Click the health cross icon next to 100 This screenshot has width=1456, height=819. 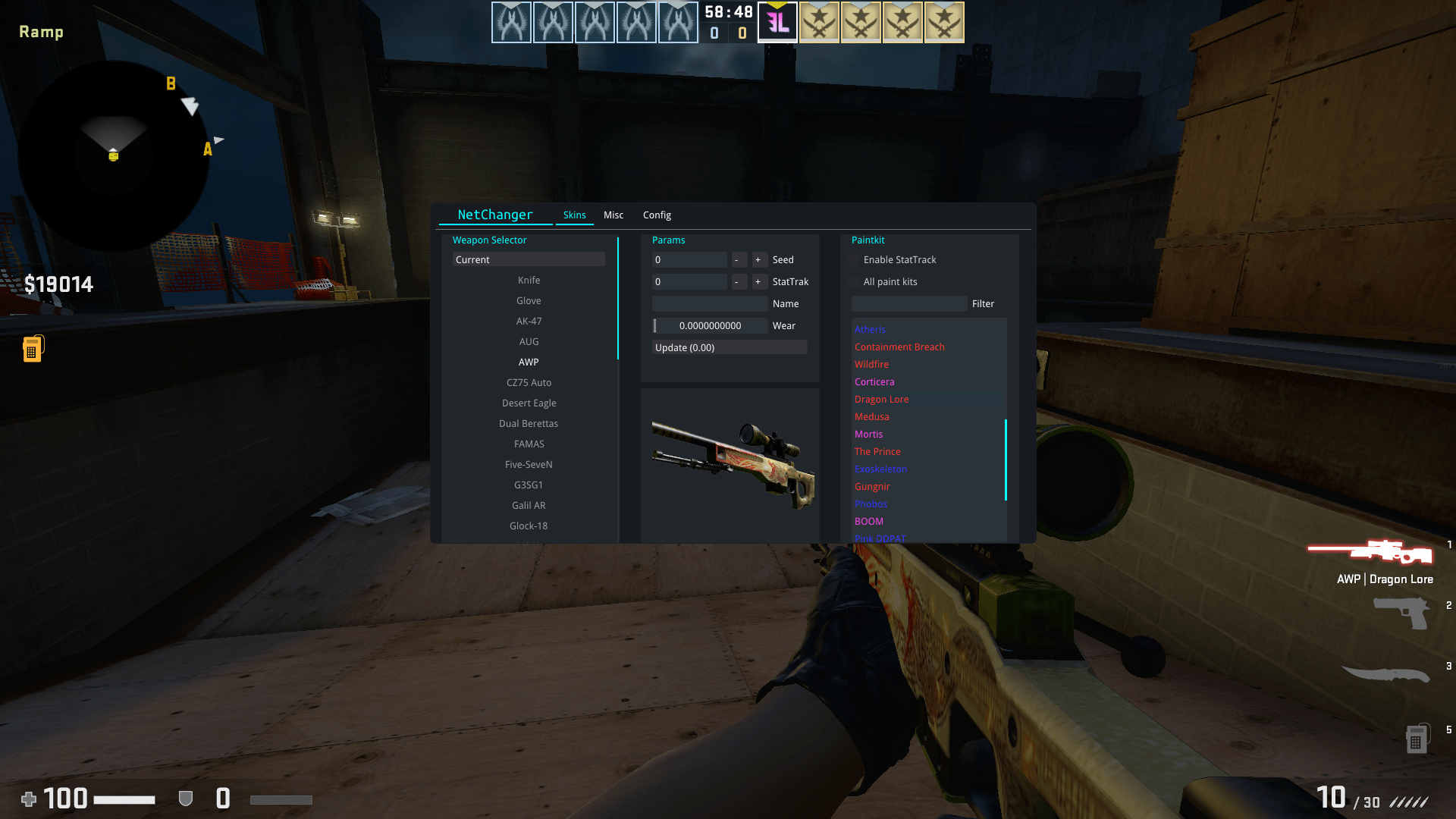(x=28, y=799)
